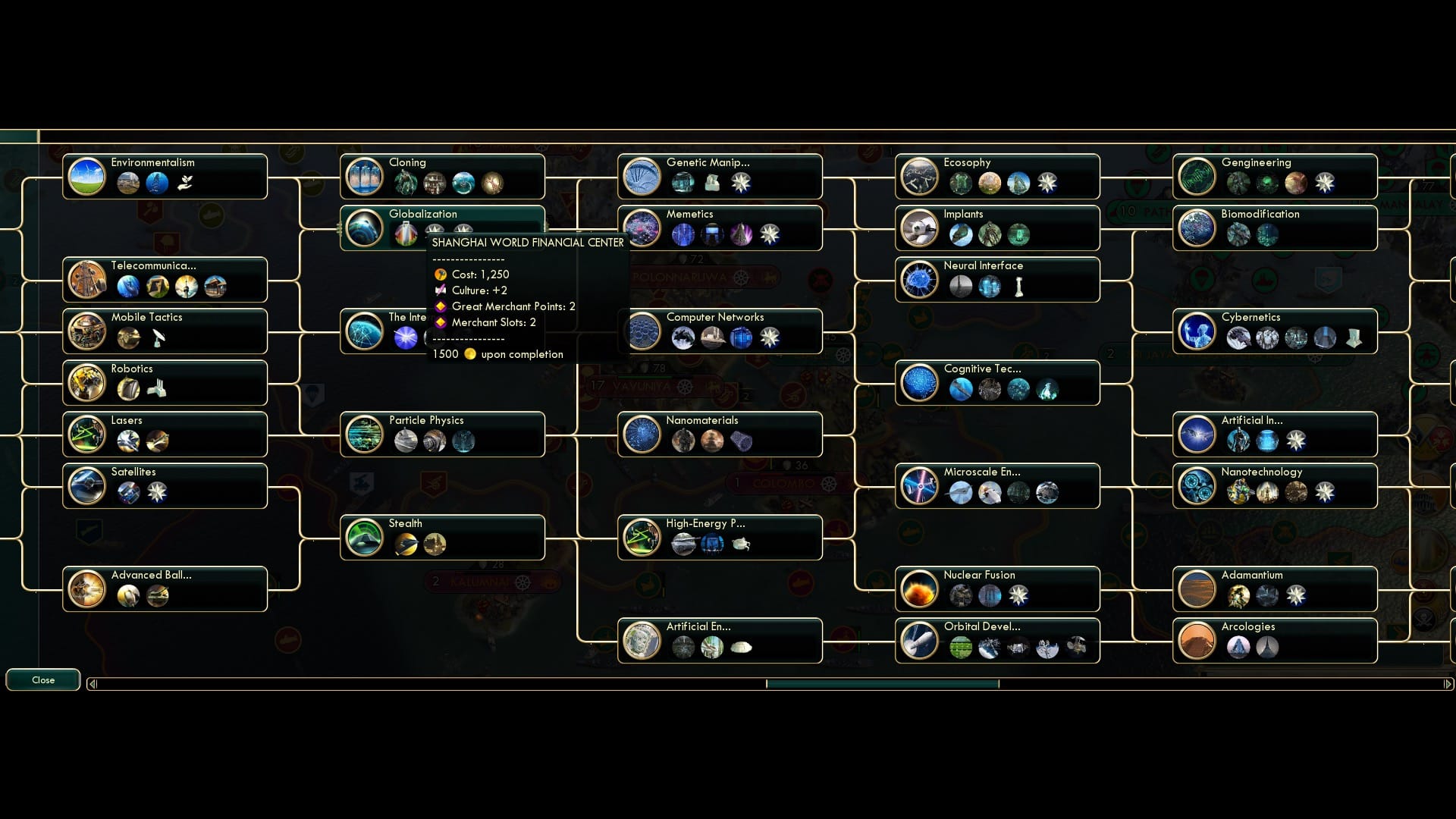Image resolution: width=1456 pixels, height=819 pixels.
Task: Select the Robotics technology icon
Action: tap(87, 383)
